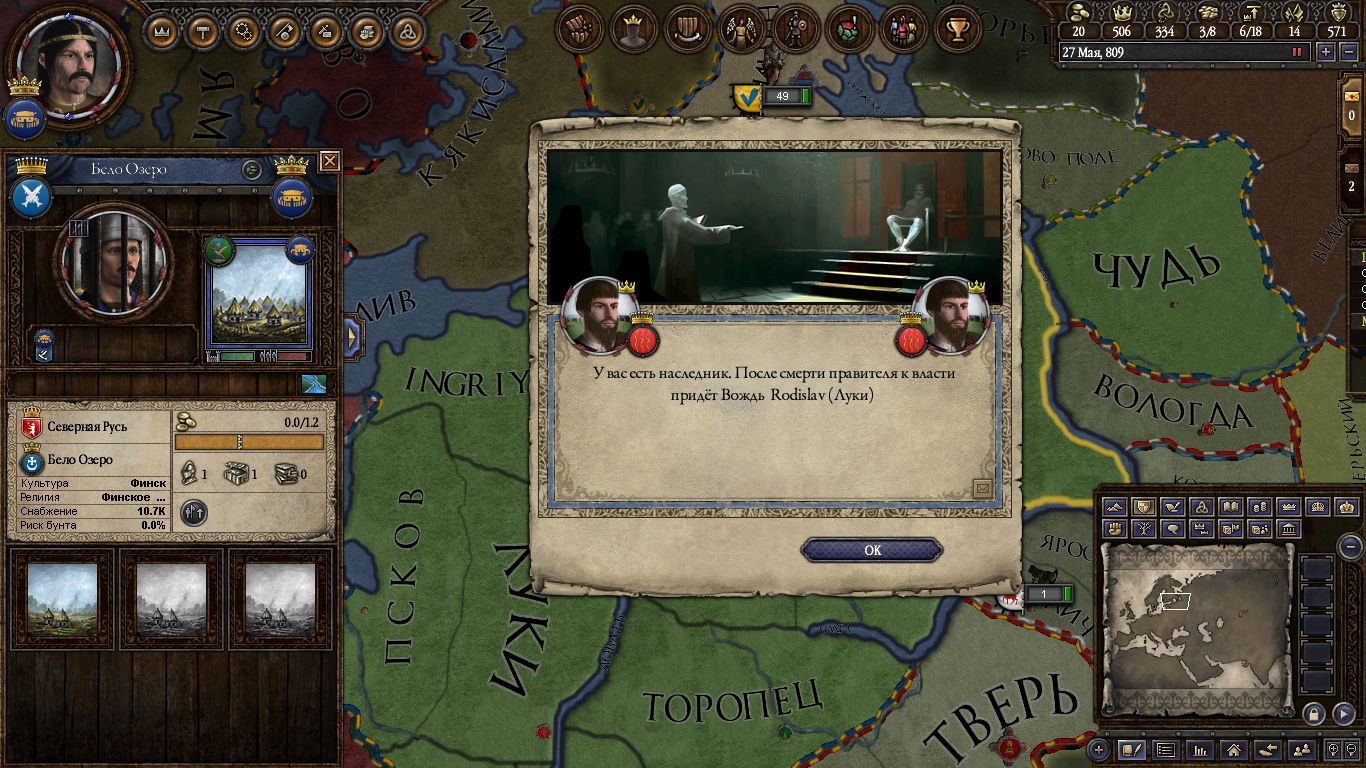1366x768 pixels.
Task: Open the Character tab with the crowned bust icon
Action: tap(633, 30)
